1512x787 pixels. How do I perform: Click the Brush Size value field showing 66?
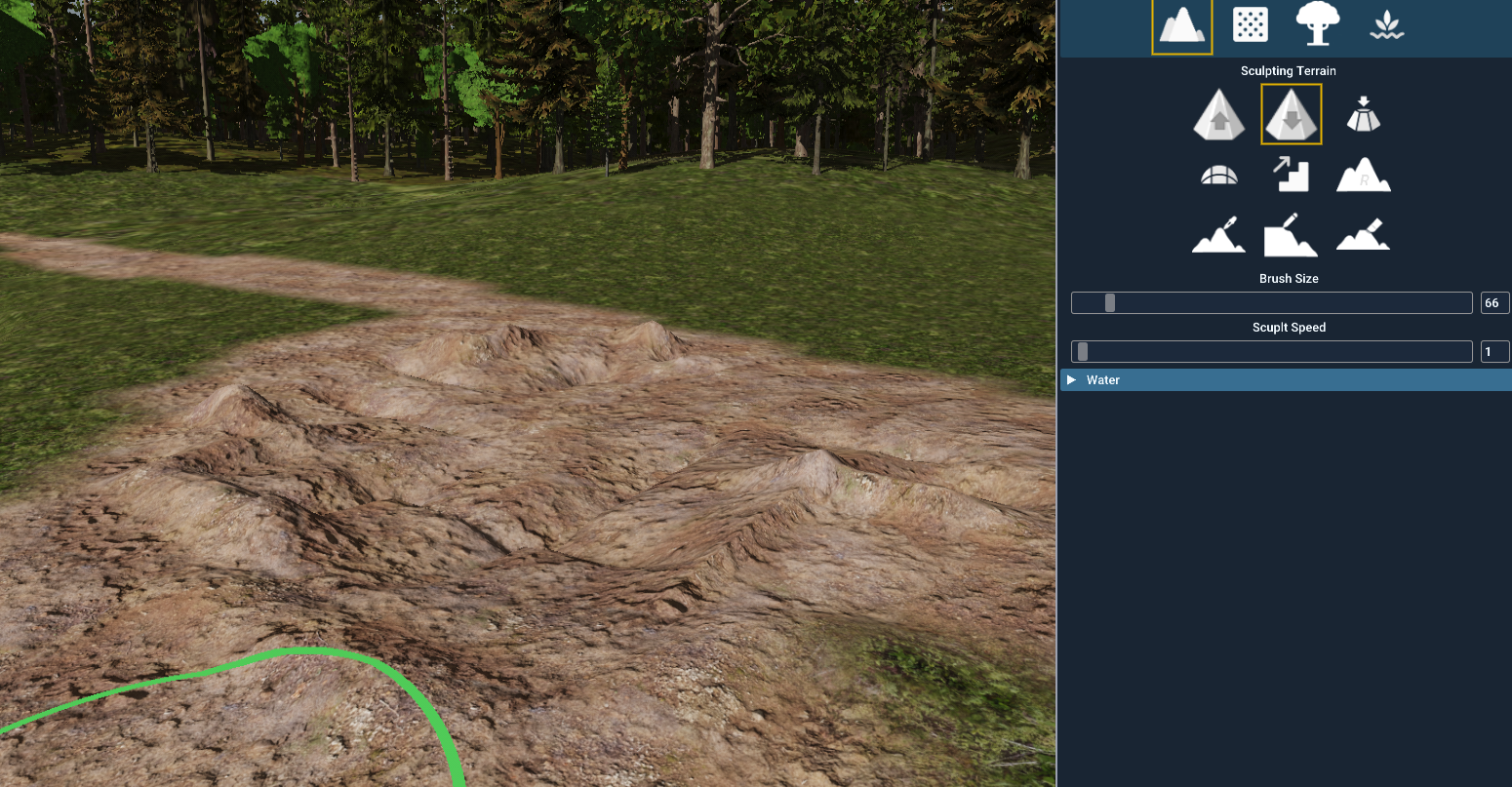pos(1493,302)
